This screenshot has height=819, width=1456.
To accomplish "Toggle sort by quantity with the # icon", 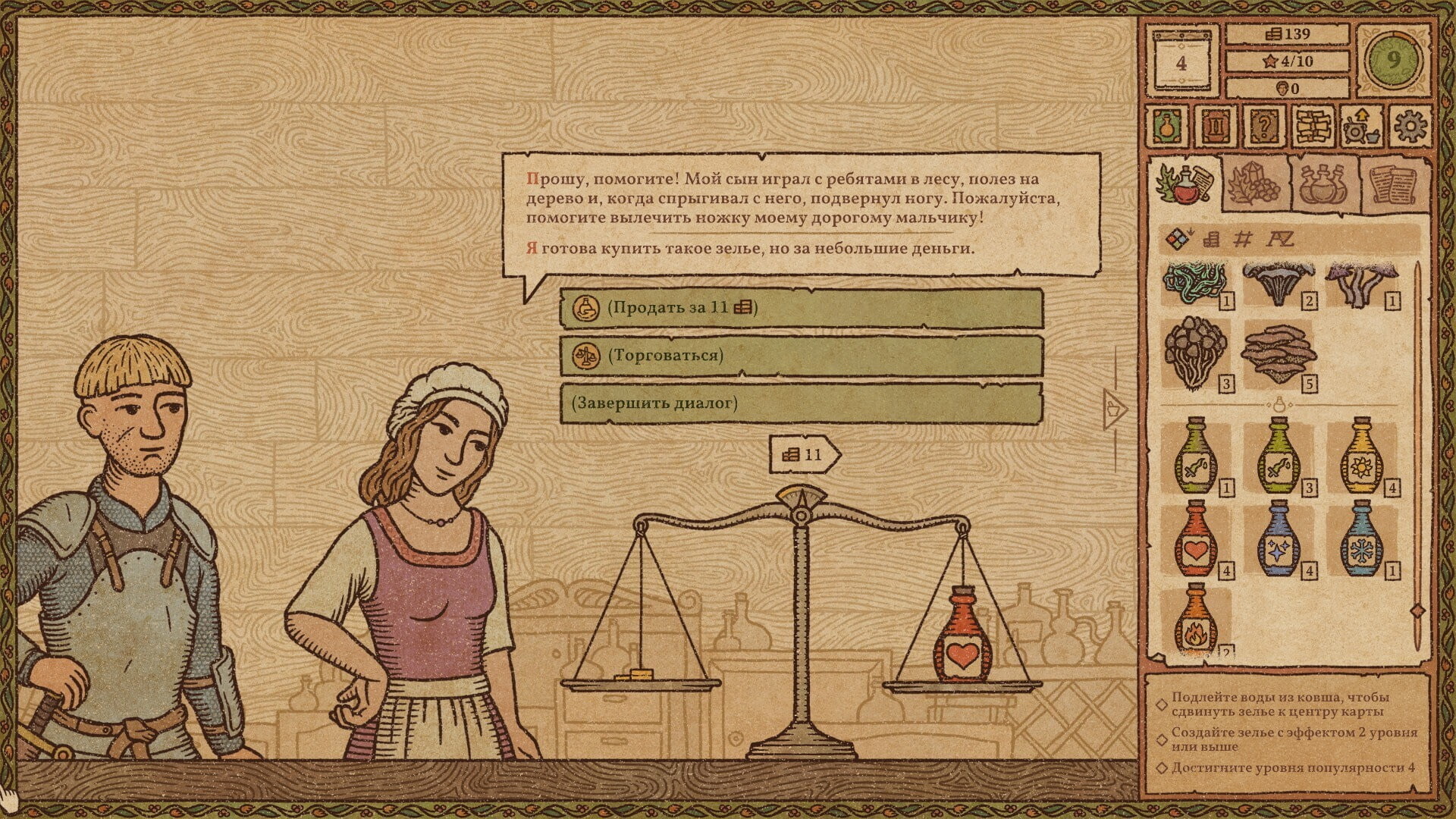I will point(1244,238).
